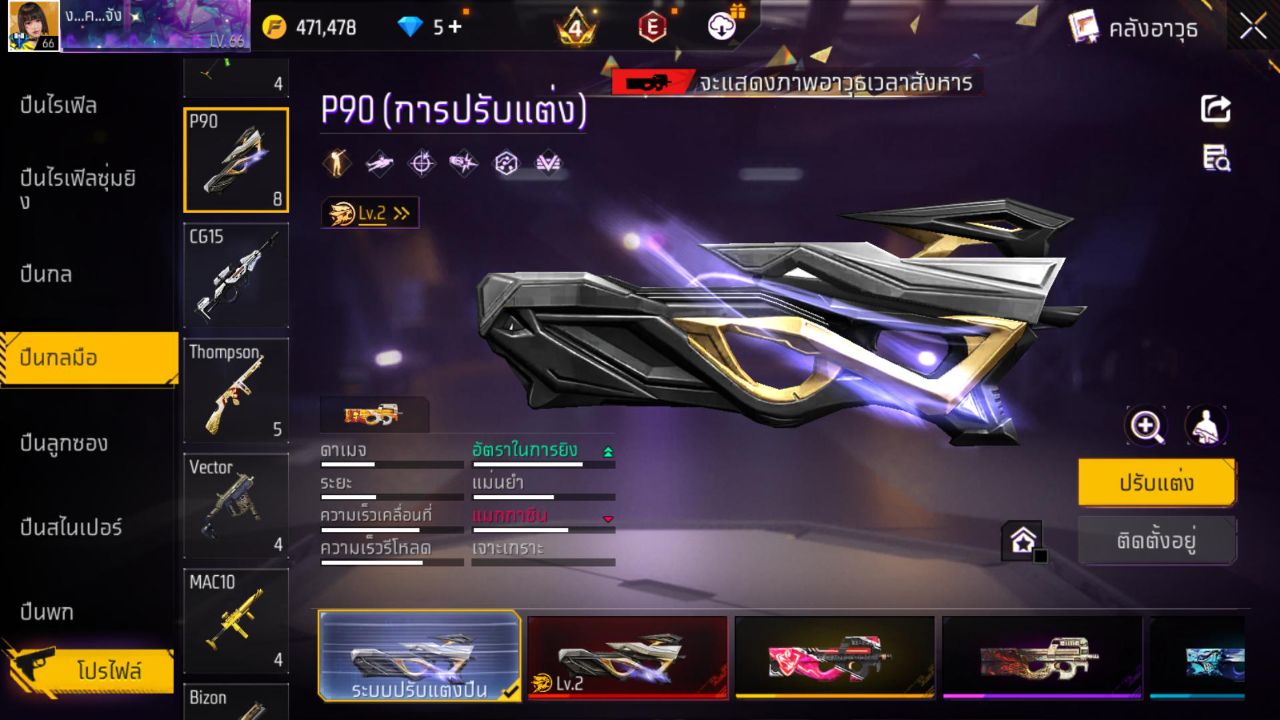Select the prone-player attribute icon
Viewport: 1280px width, 720px height.
[x=378, y=162]
